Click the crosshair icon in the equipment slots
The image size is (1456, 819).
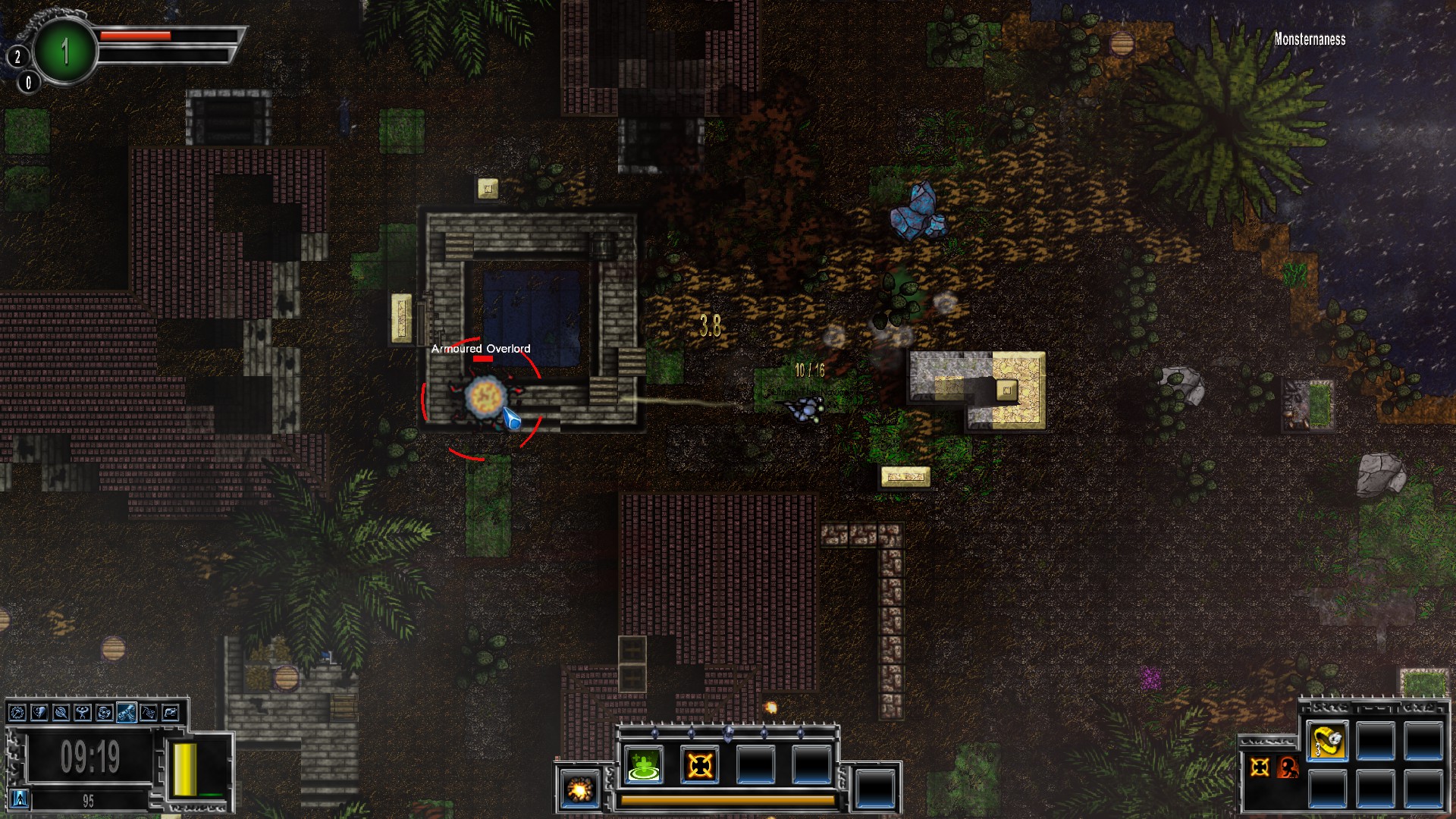[x=1260, y=767]
